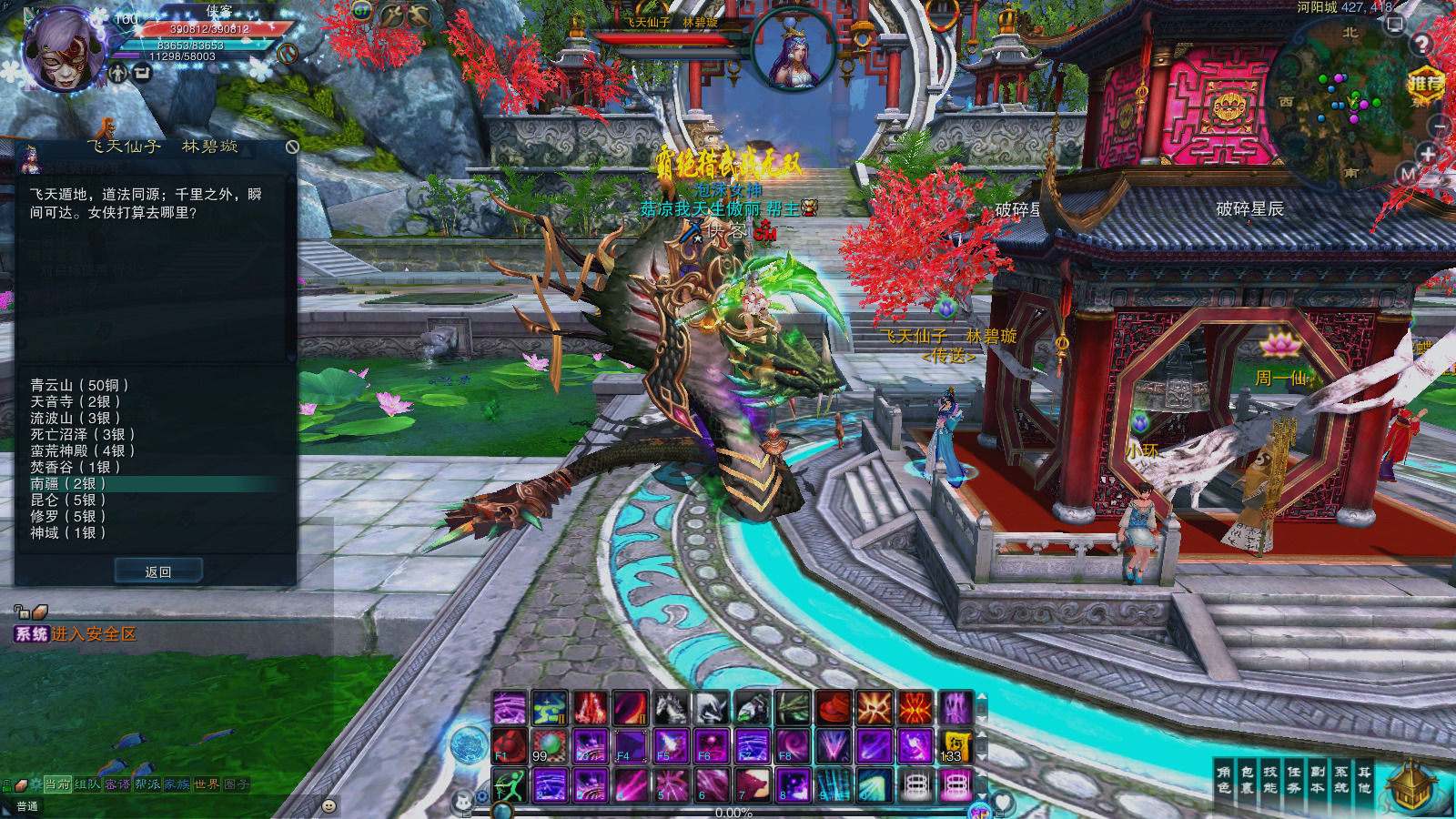Viewport: 1456px width, 819px height.
Task: Choose the 天音寺 teleport destination
Action: tap(75, 401)
